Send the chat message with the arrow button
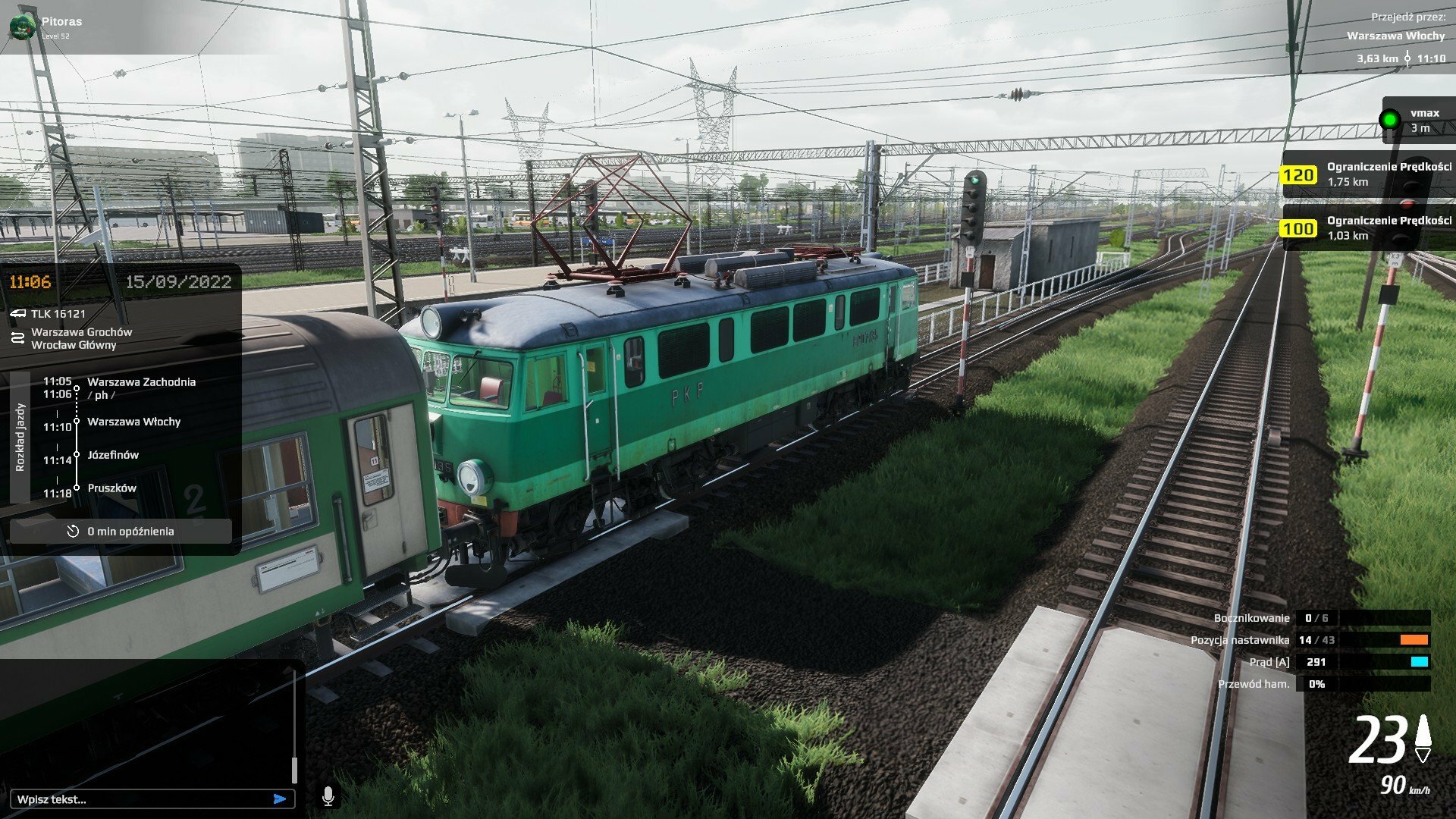 280,799
